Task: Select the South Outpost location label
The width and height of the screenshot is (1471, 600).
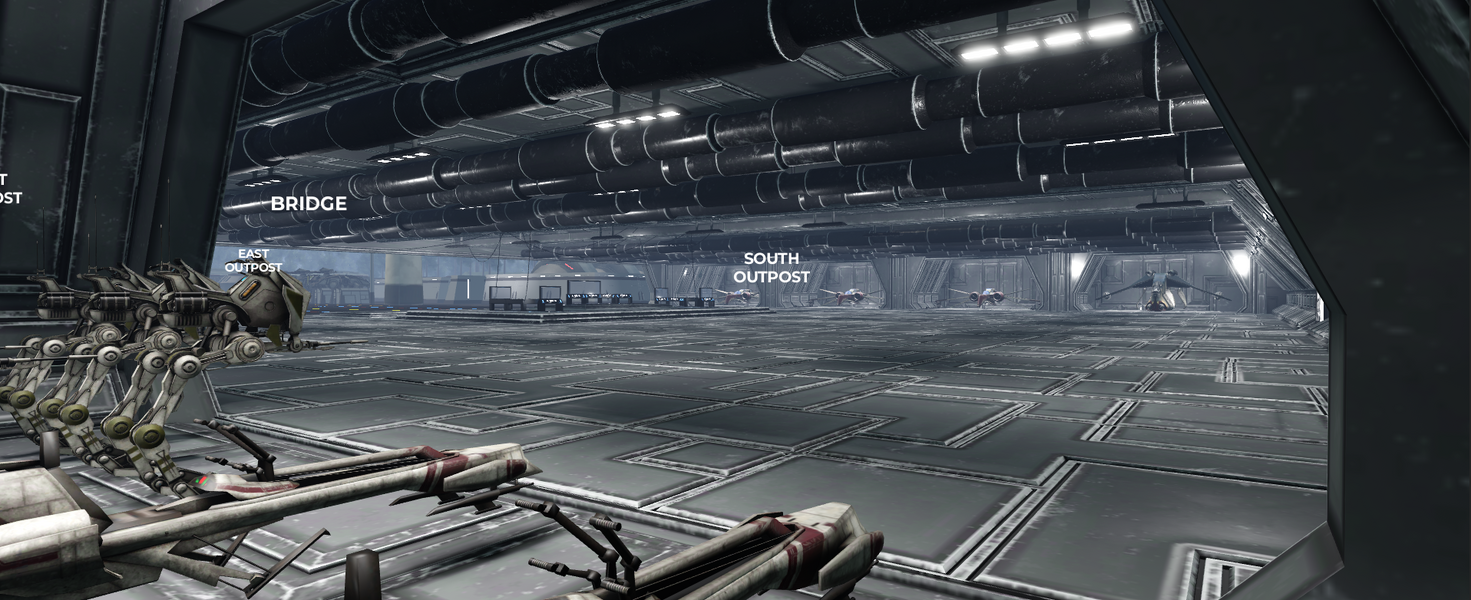Action: coord(771,267)
